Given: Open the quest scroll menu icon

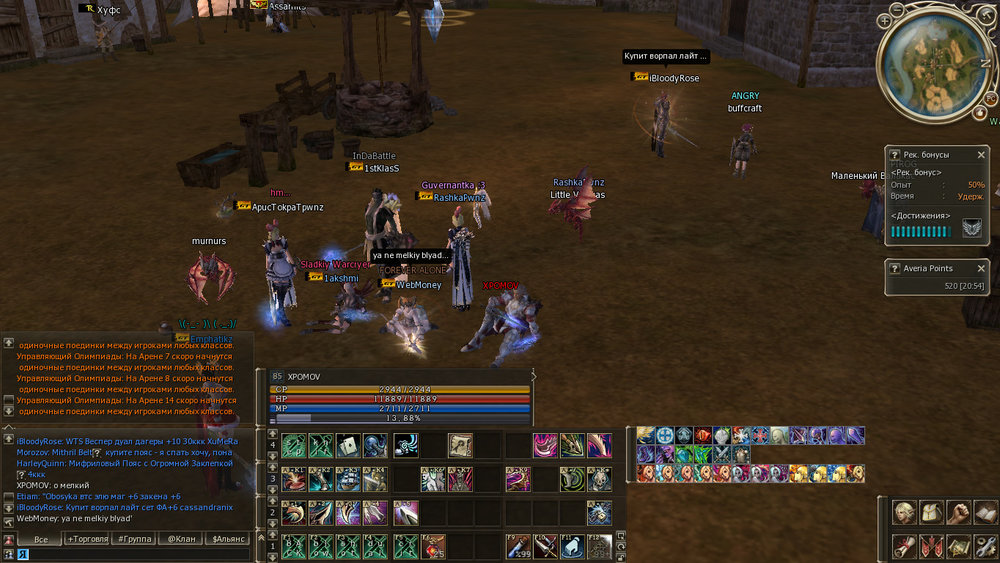Looking at the screenshot, I should coord(905,546).
